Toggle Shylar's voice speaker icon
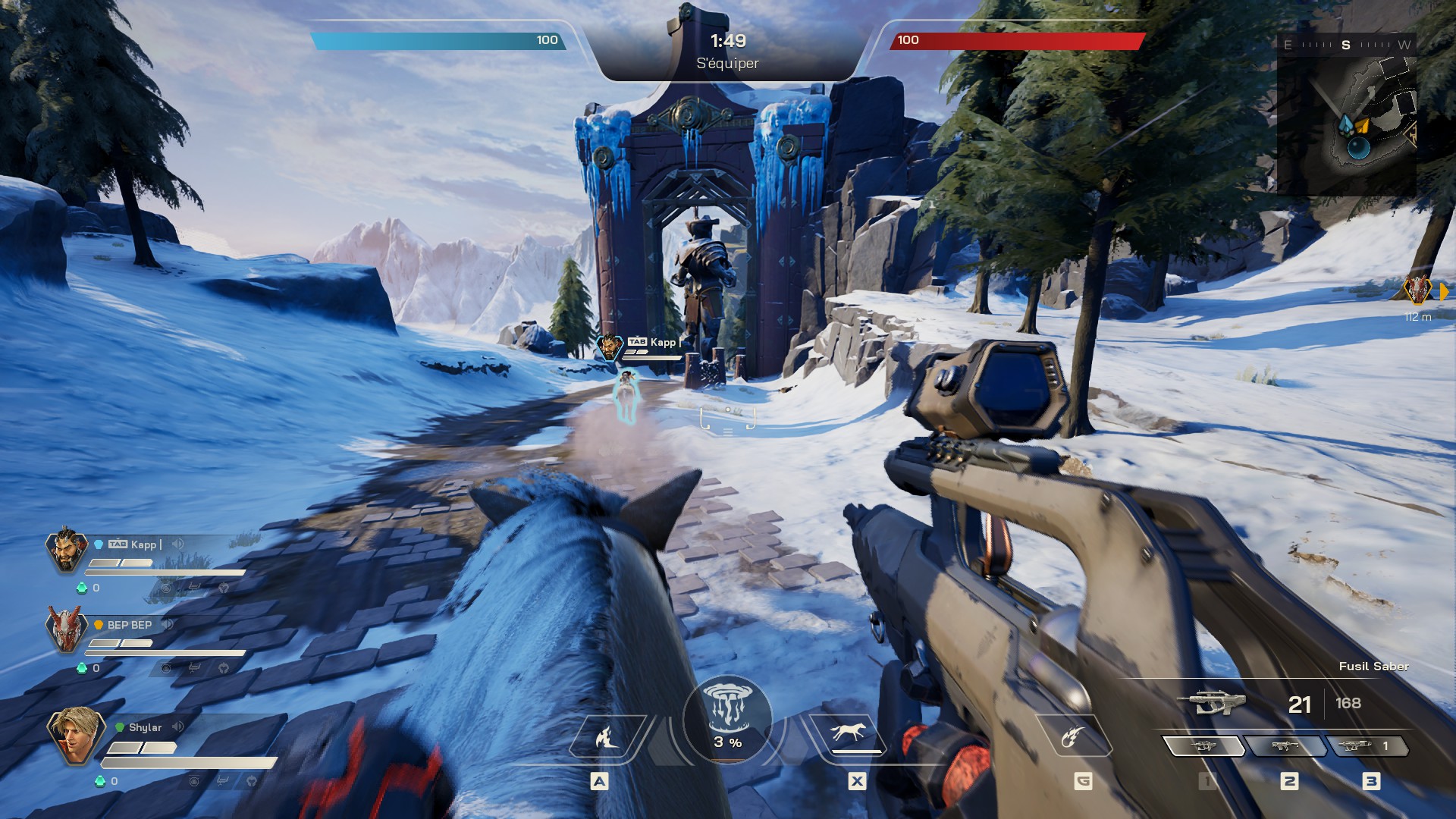The height and width of the screenshot is (819, 1456). [x=178, y=726]
